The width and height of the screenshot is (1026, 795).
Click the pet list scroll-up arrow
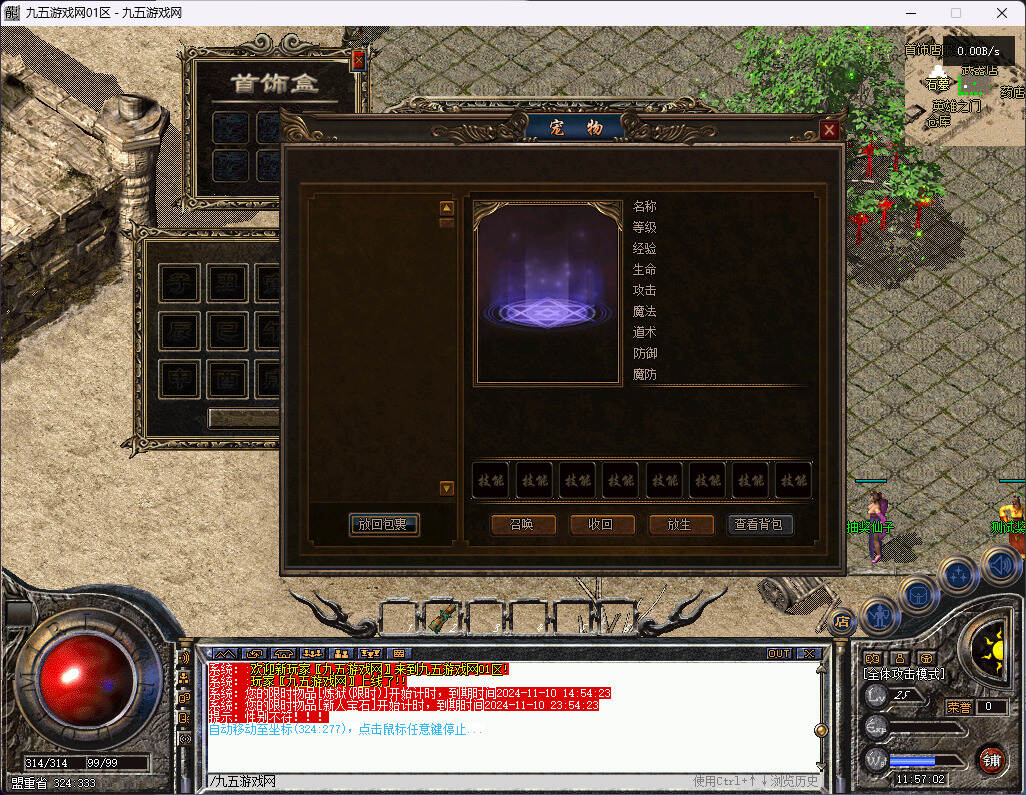447,208
